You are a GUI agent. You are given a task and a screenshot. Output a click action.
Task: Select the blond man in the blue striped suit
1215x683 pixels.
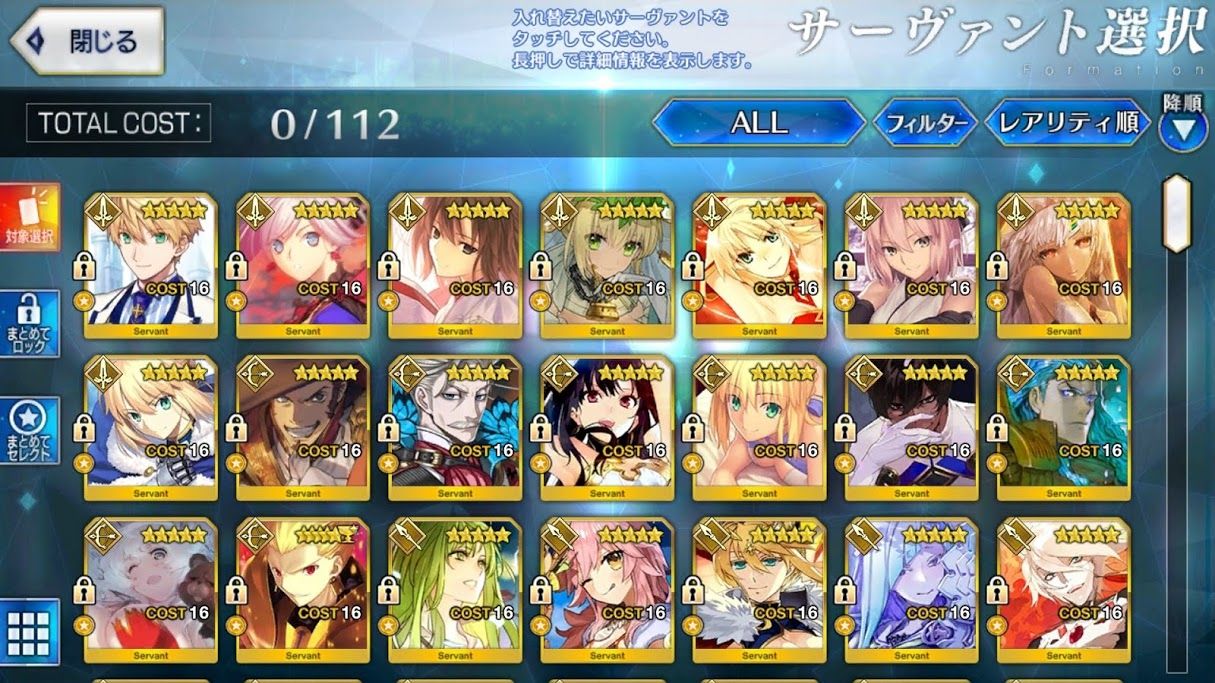[151, 264]
